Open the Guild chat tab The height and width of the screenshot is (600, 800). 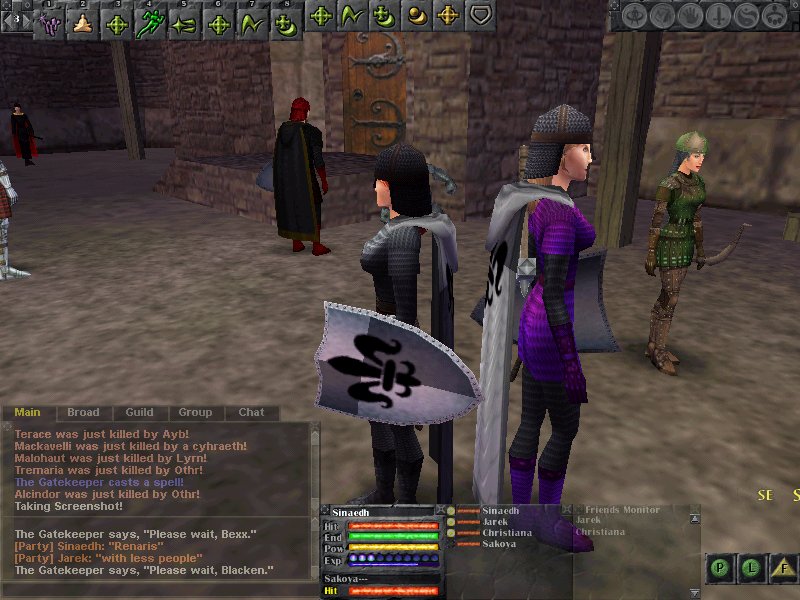pos(139,412)
